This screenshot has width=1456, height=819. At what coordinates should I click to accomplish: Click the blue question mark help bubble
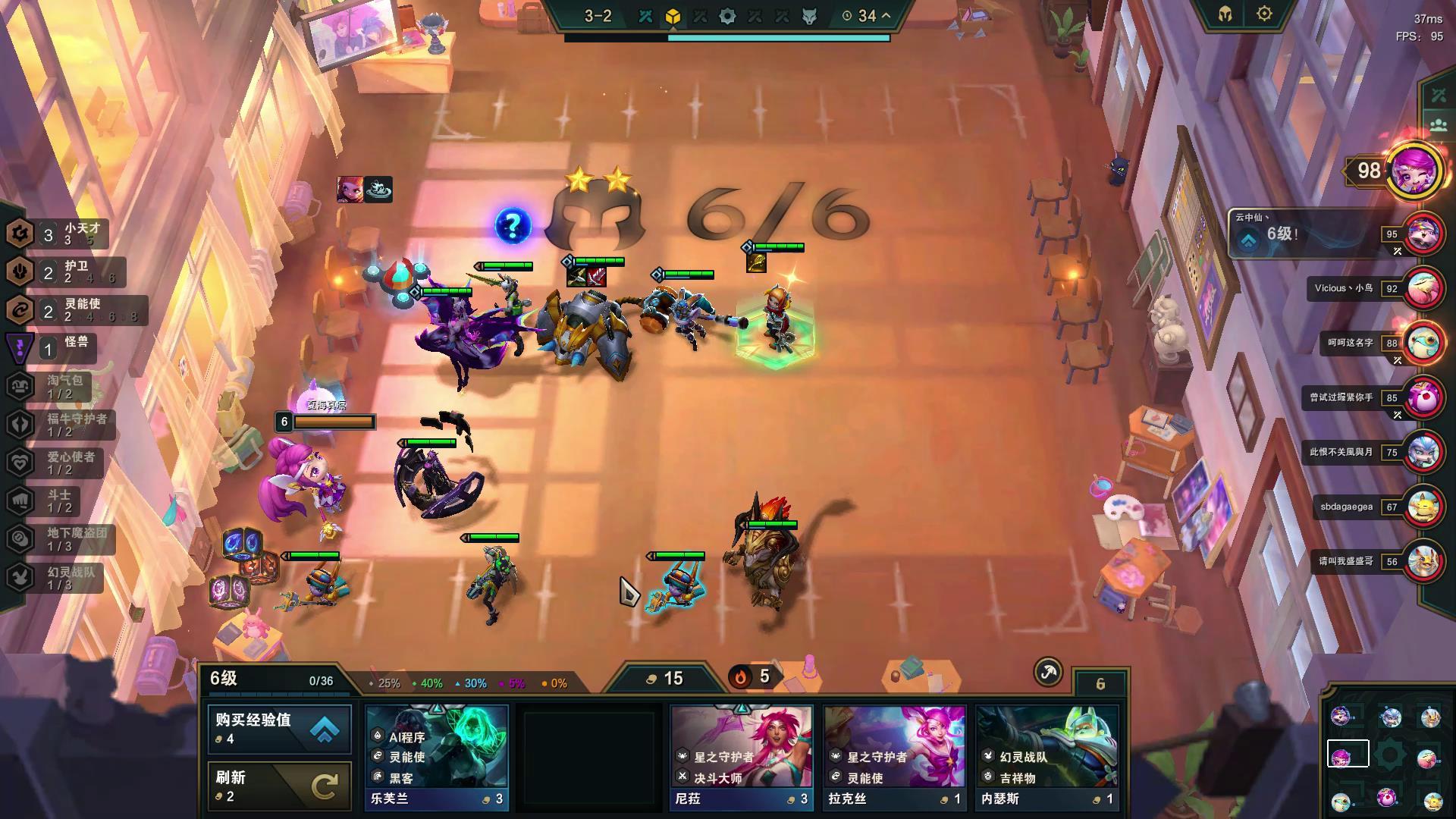(513, 225)
